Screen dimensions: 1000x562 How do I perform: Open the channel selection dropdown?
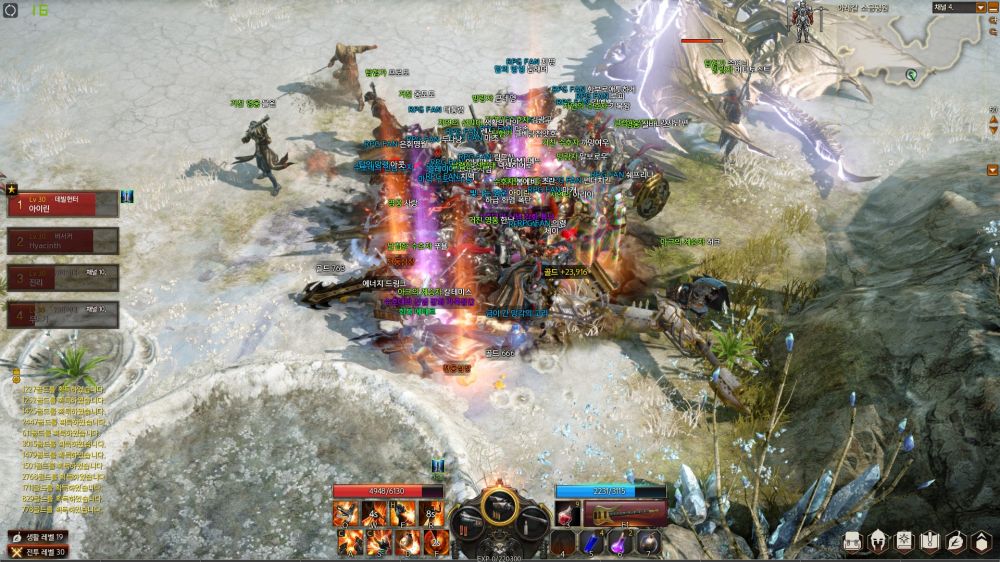click(x=980, y=8)
